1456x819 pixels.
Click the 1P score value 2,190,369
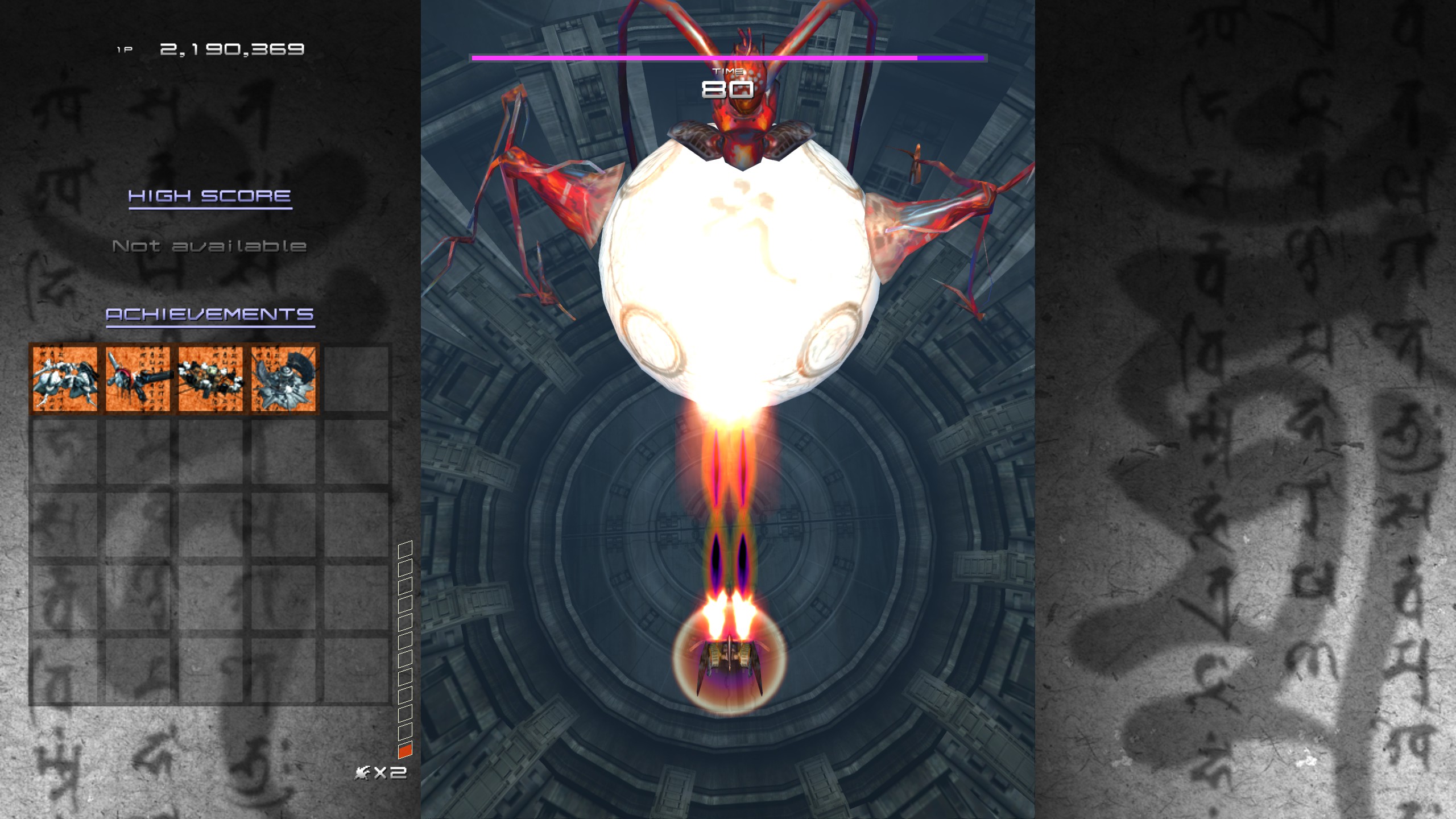[232, 48]
